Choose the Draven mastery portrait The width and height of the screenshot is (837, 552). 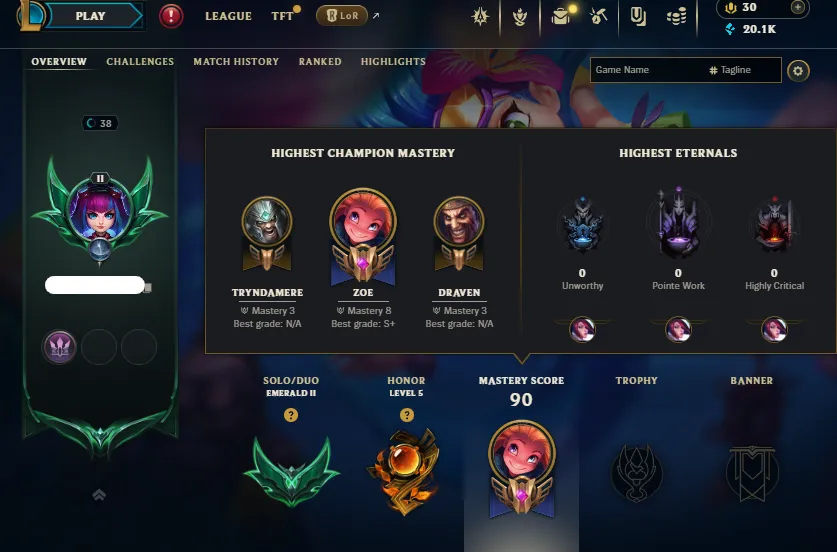point(459,227)
